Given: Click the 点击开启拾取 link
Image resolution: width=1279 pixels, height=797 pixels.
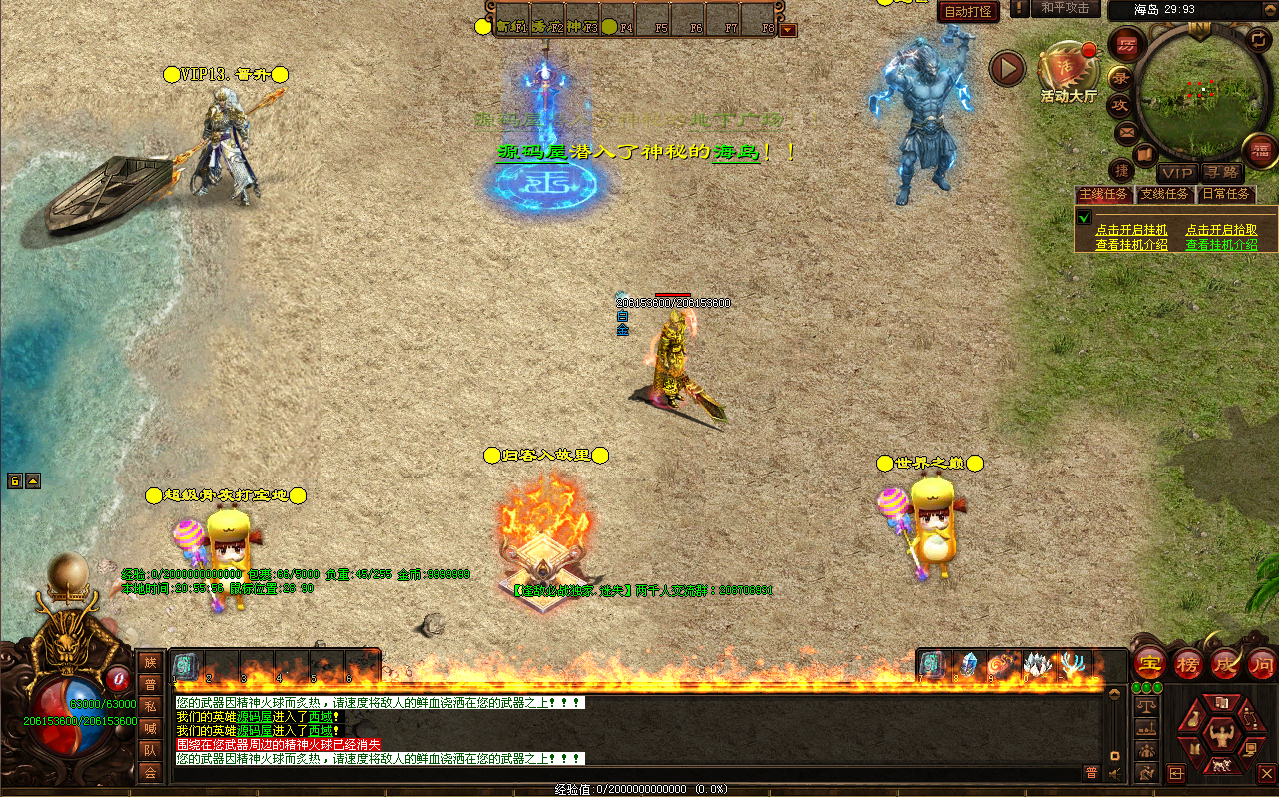Looking at the screenshot, I should point(1221,230).
